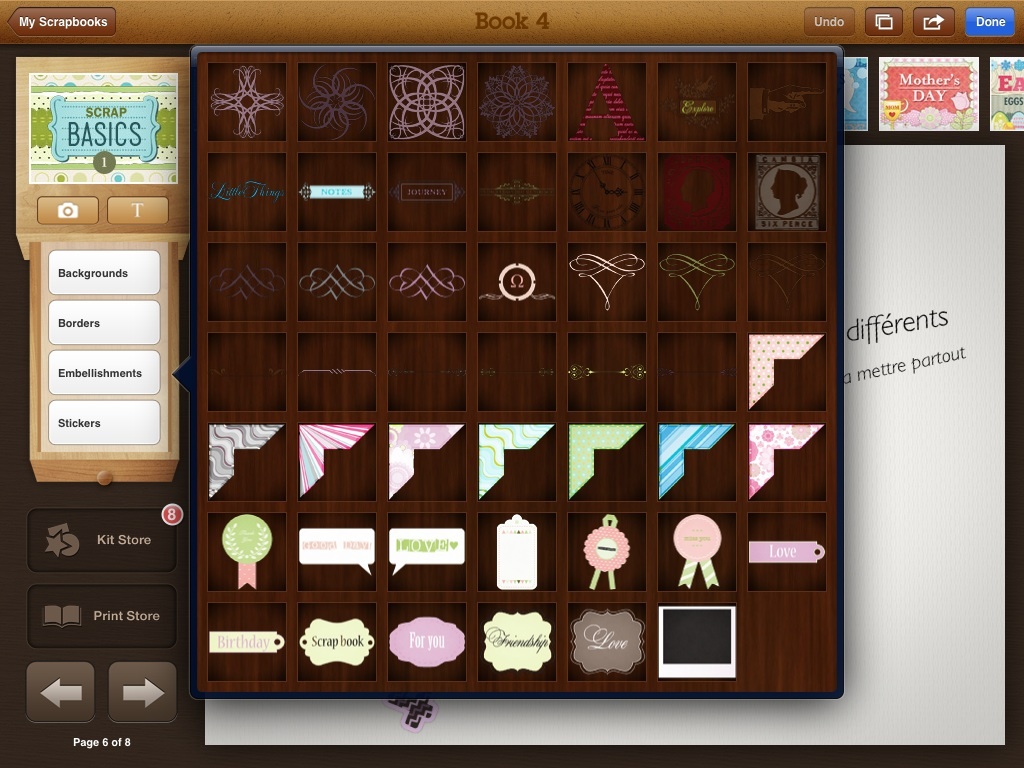Open the page layers icon
Screen dimensions: 1024x768
tap(884, 22)
